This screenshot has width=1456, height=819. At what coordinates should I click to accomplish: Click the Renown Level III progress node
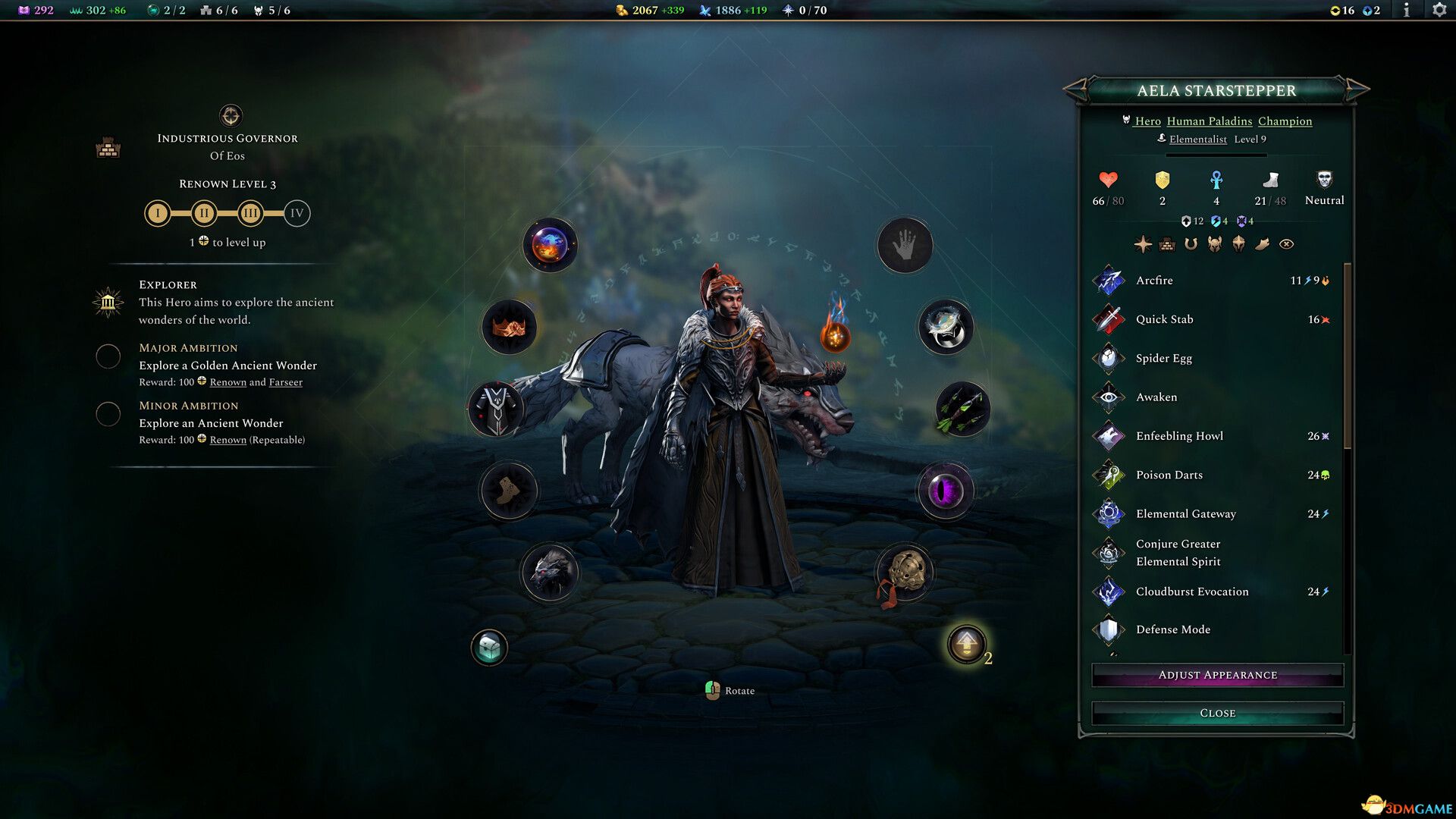pyautogui.click(x=250, y=213)
